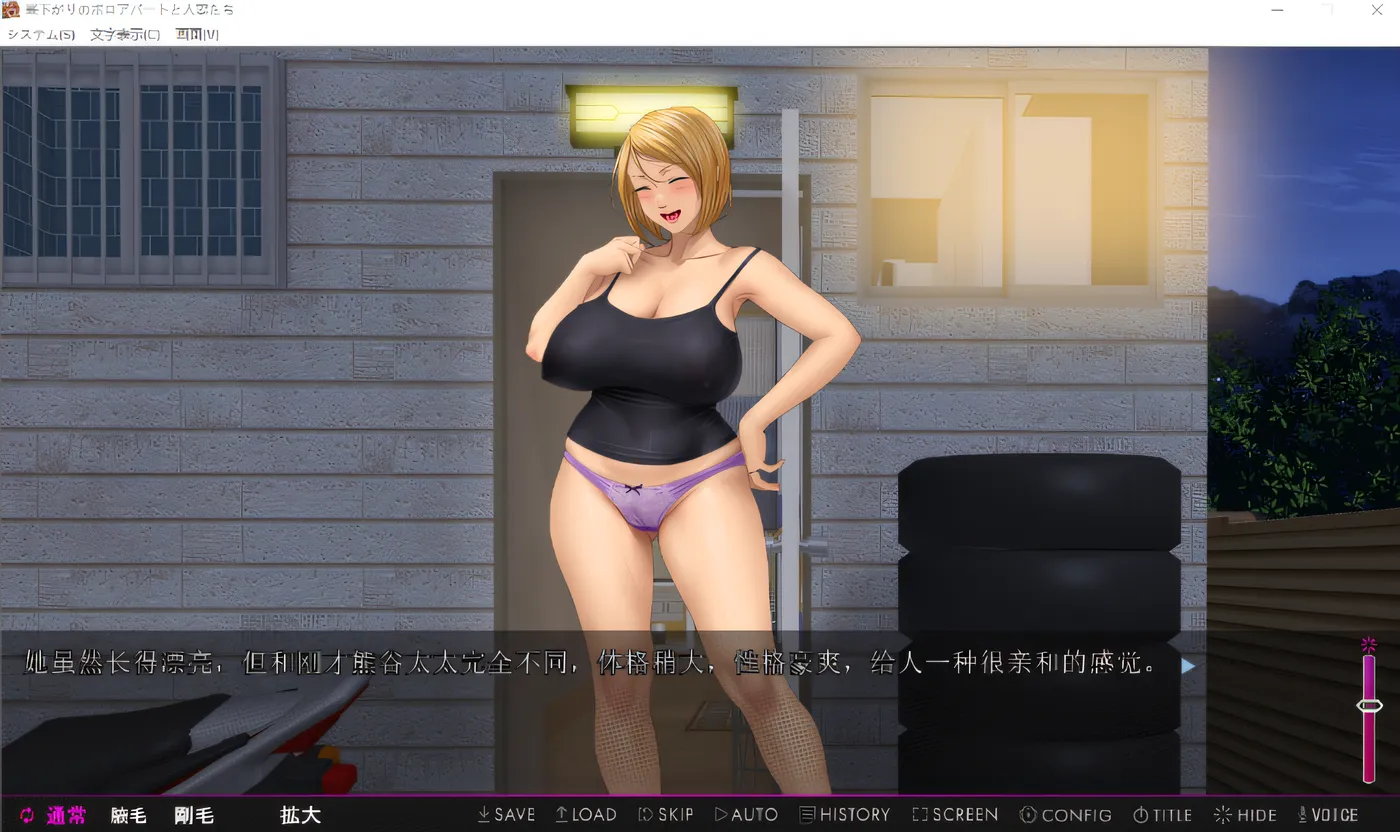The image size is (1400, 832).
Task: Open the CONFIG settings
Action: pos(1066,815)
